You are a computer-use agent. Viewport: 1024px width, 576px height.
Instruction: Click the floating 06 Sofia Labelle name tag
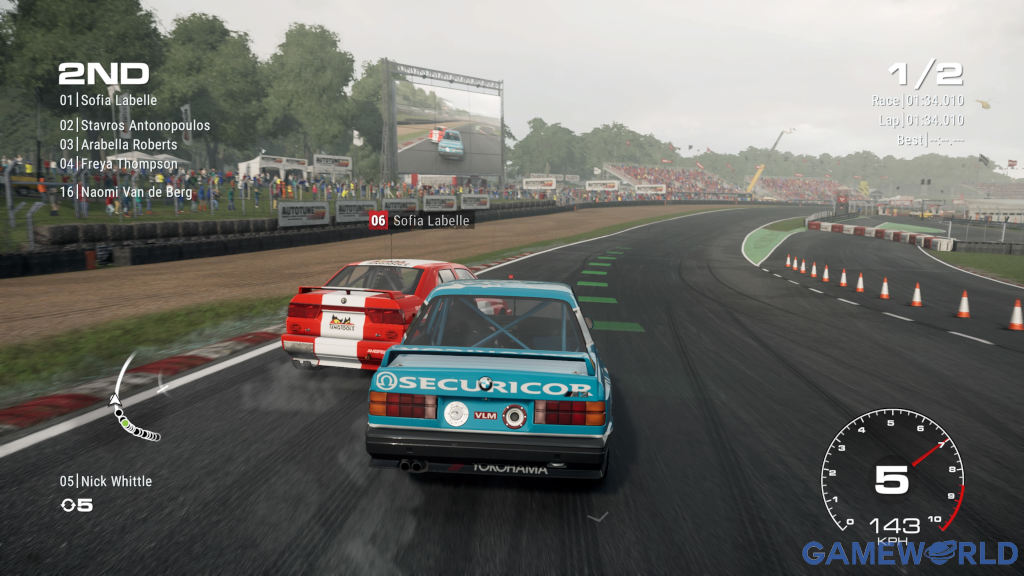point(421,220)
